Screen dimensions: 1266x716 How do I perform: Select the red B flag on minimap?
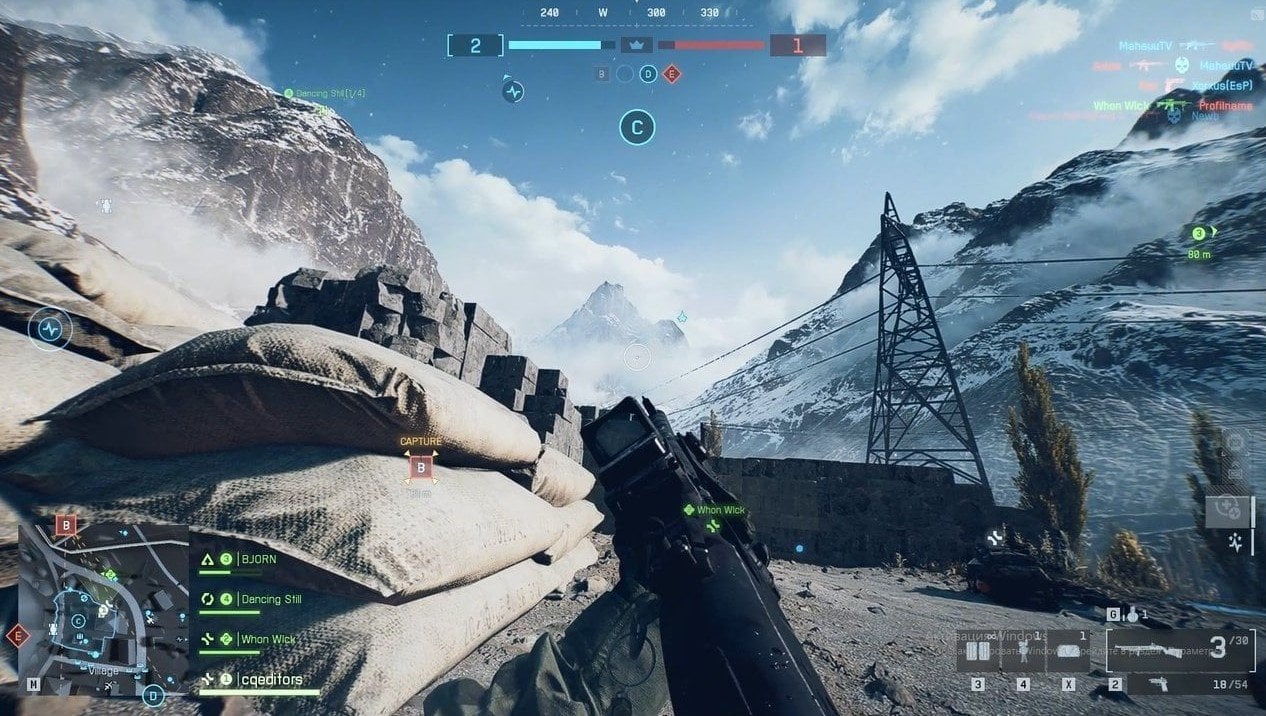(x=66, y=524)
